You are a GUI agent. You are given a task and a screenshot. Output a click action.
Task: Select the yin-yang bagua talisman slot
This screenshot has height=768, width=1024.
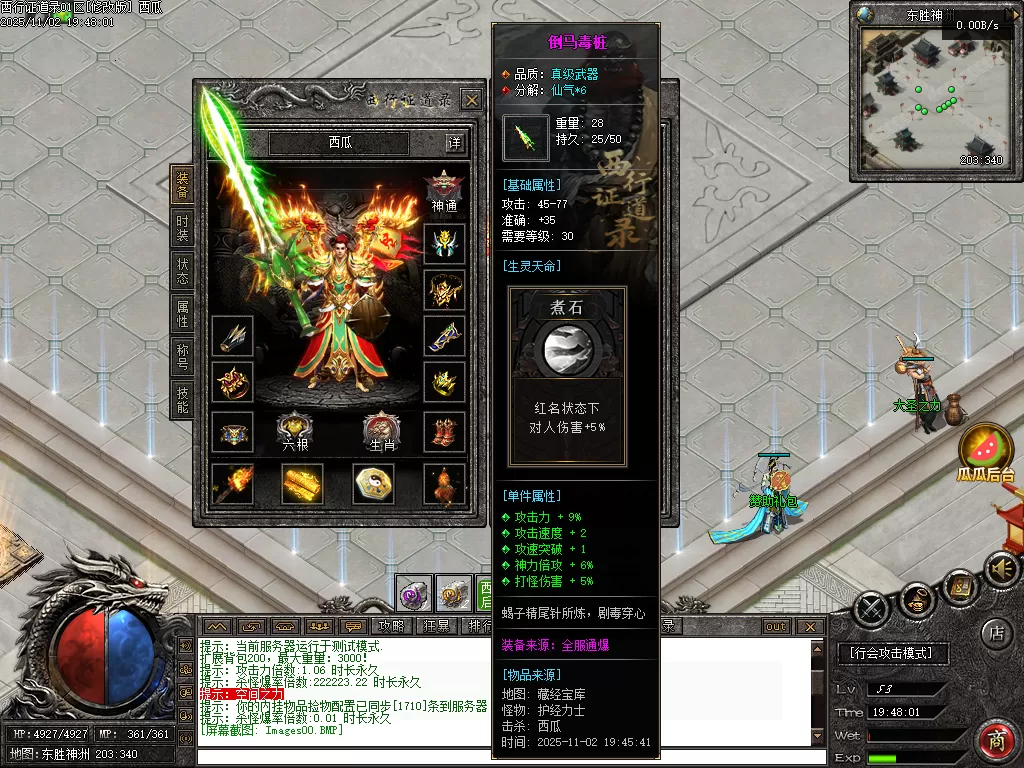coord(373,484)
